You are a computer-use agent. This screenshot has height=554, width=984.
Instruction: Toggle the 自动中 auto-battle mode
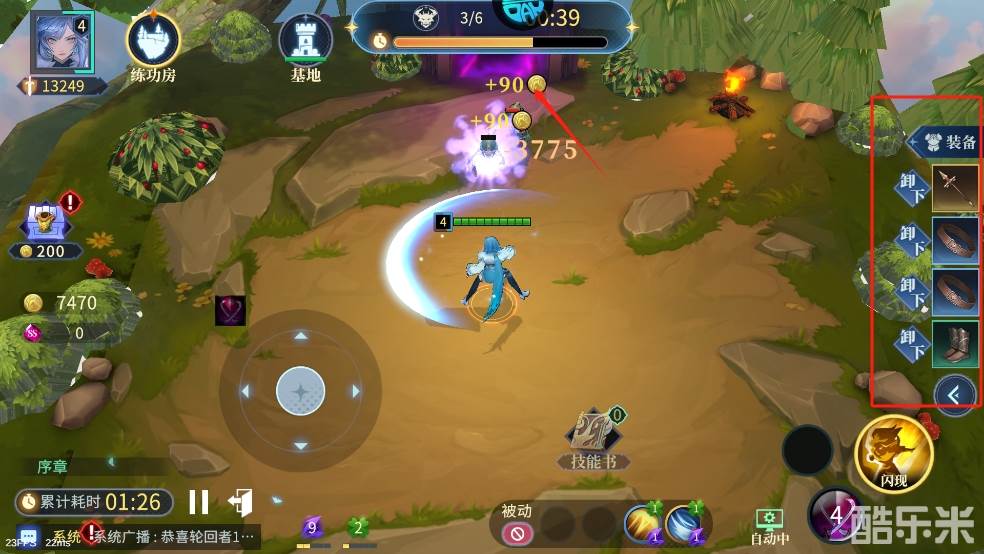770,523
